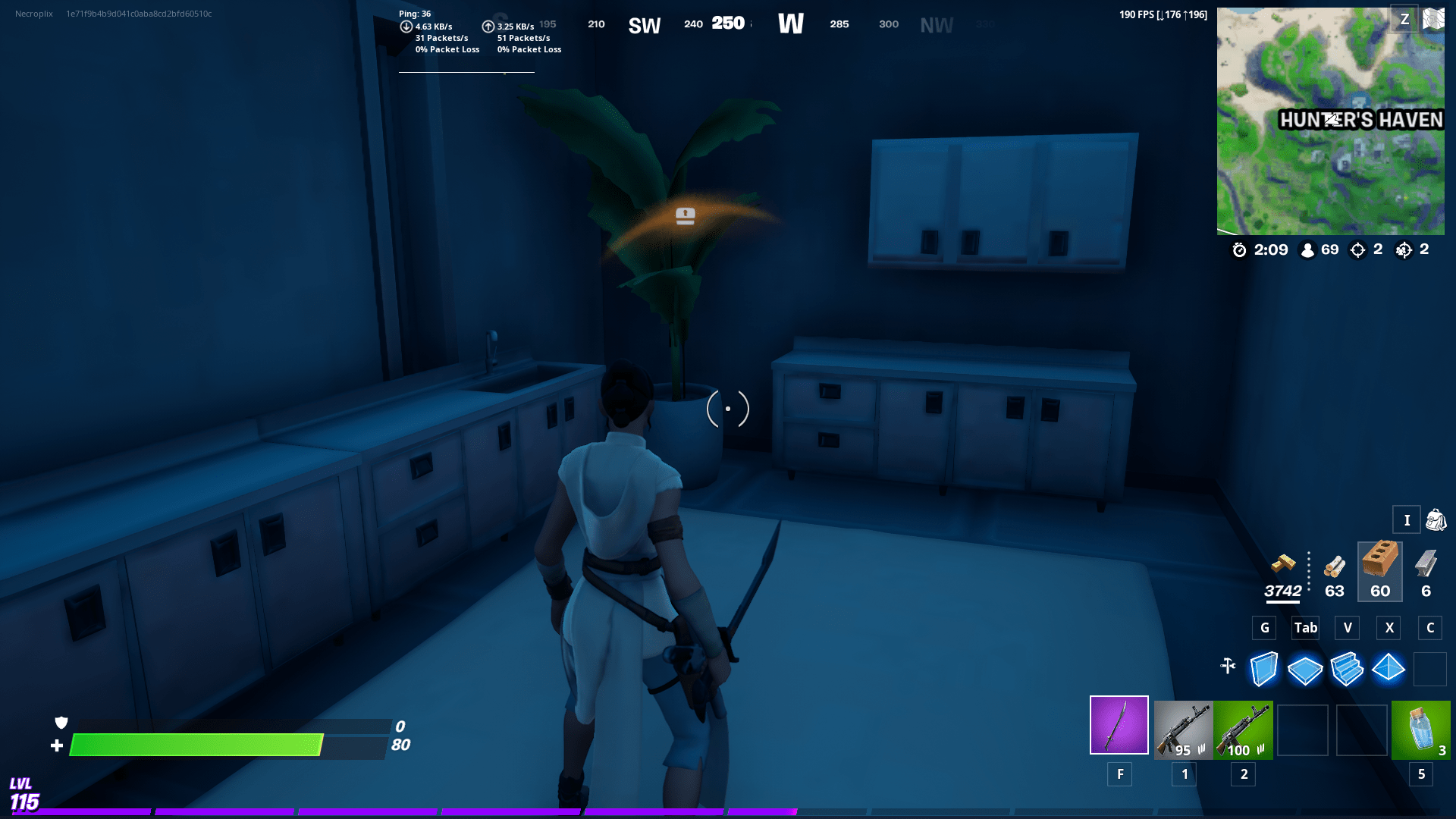The height and width of the screenshot is (819, 1456).
Task: Click the Tab keybind badge
Action: pos(1306,628)
